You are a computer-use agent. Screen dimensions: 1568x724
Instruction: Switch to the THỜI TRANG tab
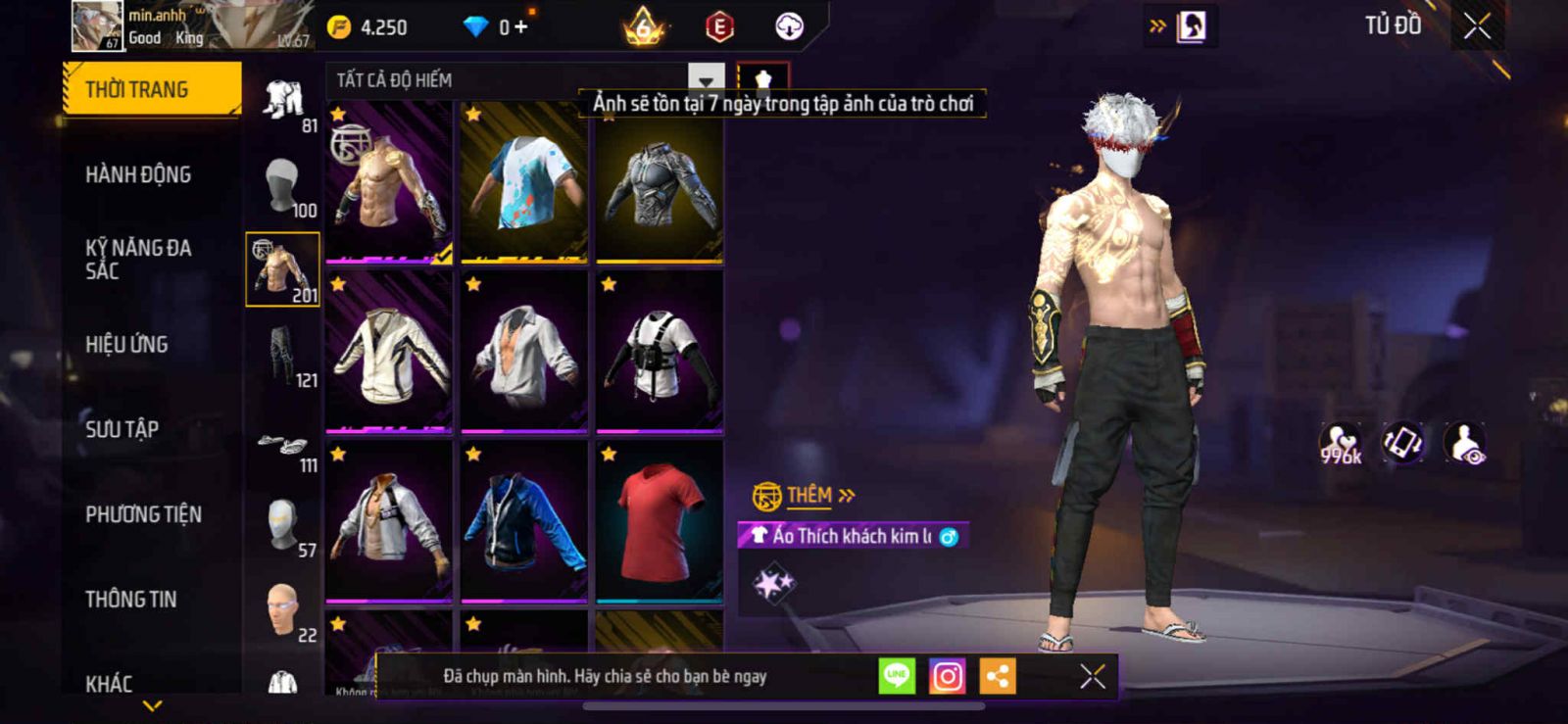(x=150, y=89)
